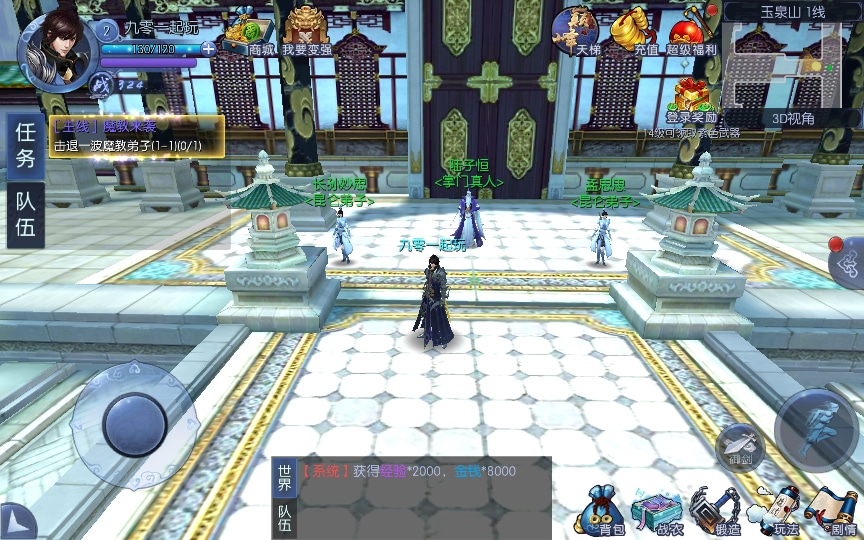
Task: Open the 超级福利 red lantern bonus
Action: 692,30
